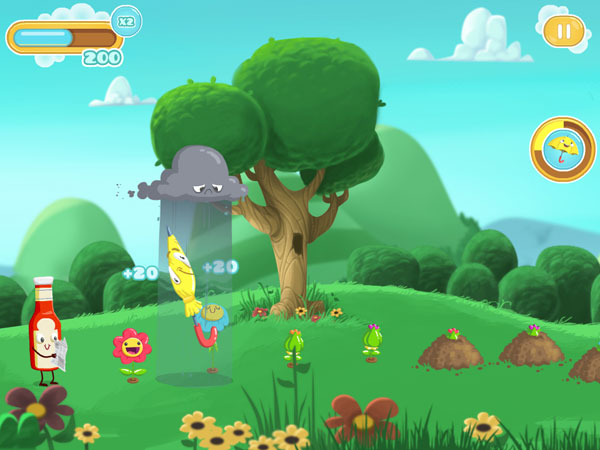Activate the yellow umbrella power-up
This screenshot has height=450, width=600.
[x=562, y=150]
